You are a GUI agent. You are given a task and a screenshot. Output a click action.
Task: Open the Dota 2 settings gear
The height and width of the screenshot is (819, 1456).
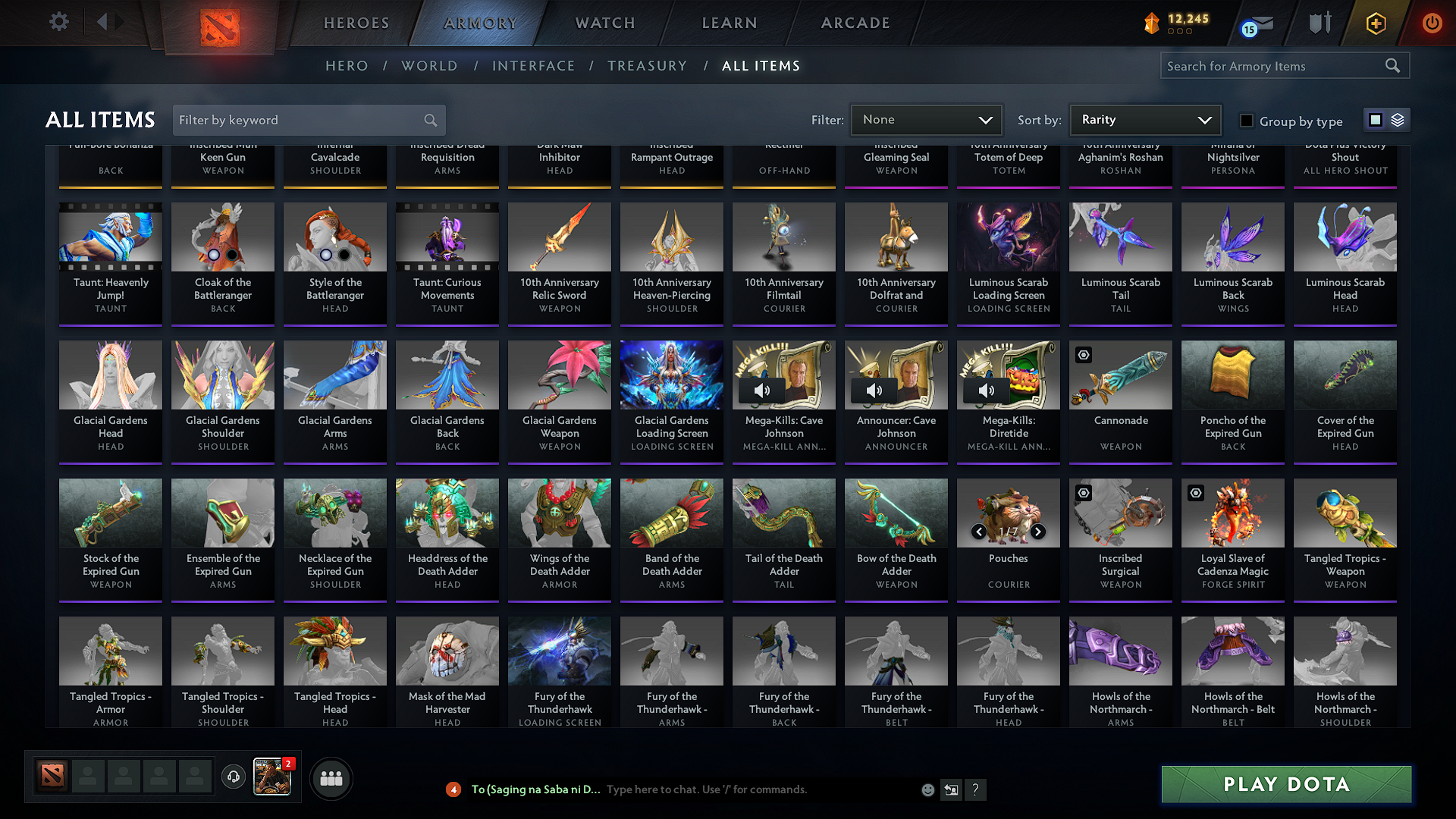pos(58,22)
